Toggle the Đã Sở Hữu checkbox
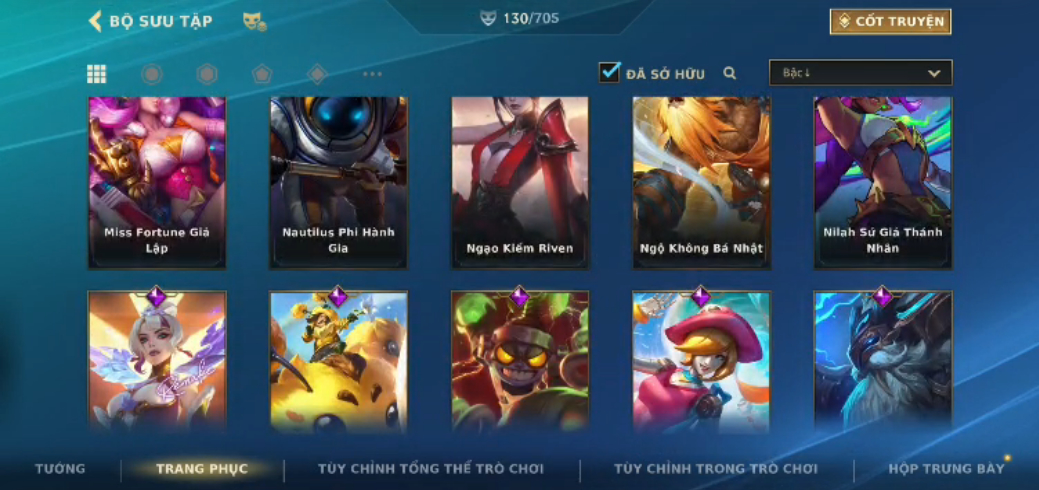 [x=609, y=72]
